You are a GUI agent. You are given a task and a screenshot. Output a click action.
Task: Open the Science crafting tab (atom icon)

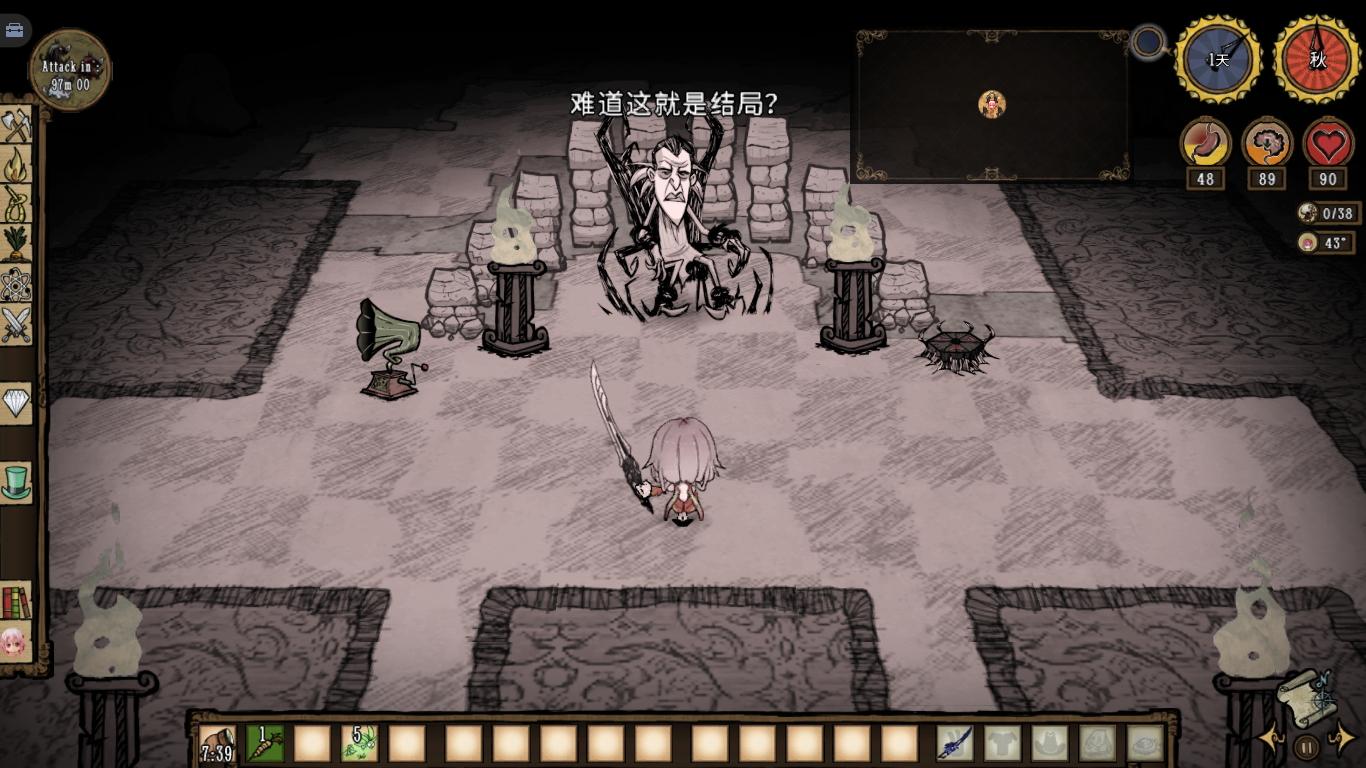[17, 284]
